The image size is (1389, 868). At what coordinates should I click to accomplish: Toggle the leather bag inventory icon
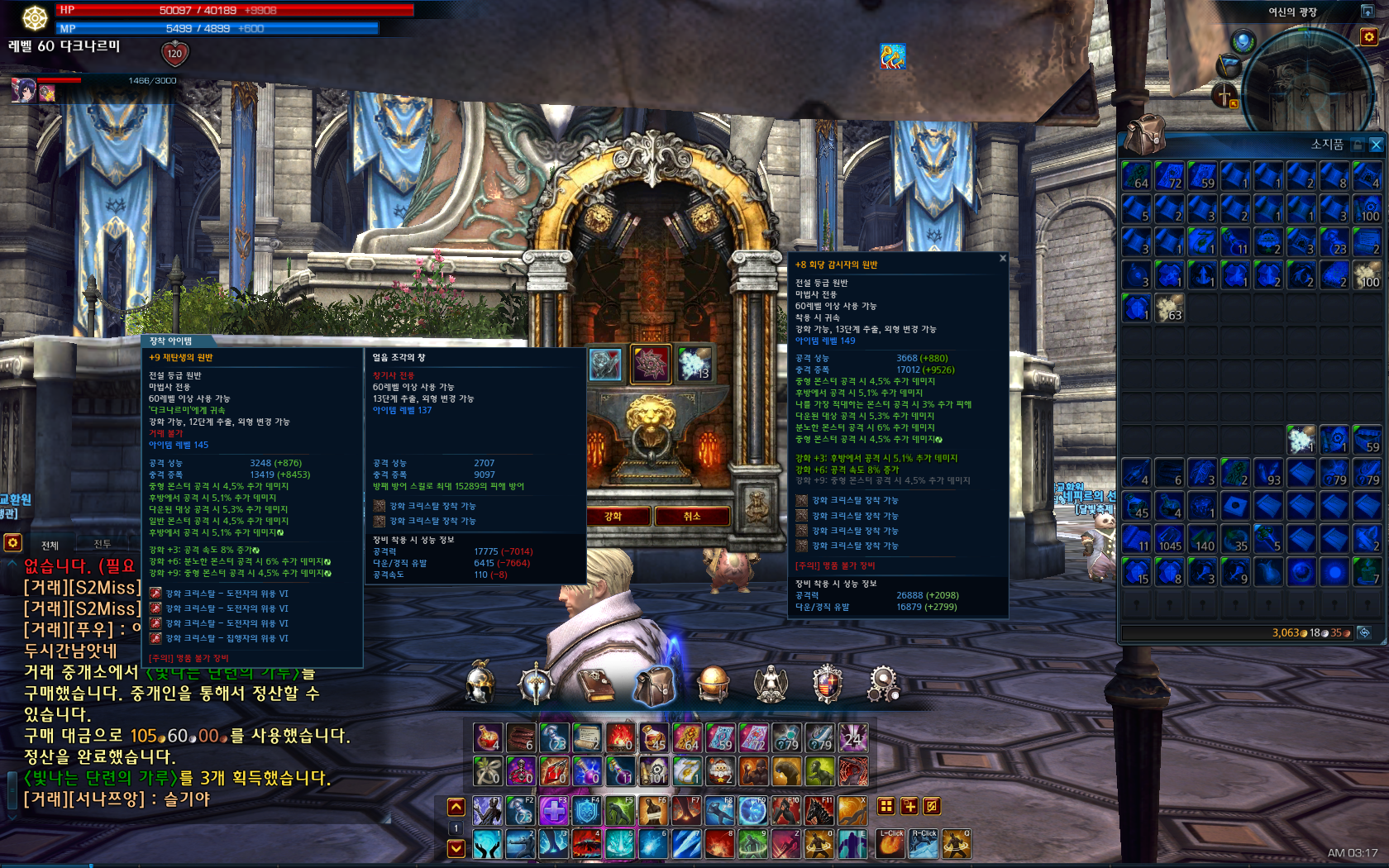tap(655, 684)
